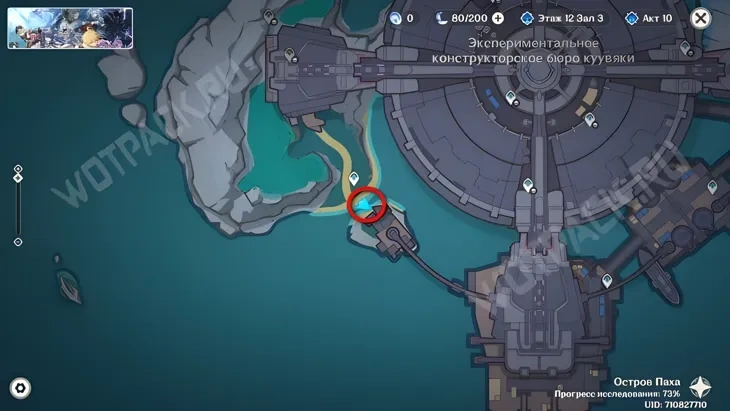Select the player arrow marker circled in red
The height and width of the screenshot is (411, 730).
click(368, 205)
